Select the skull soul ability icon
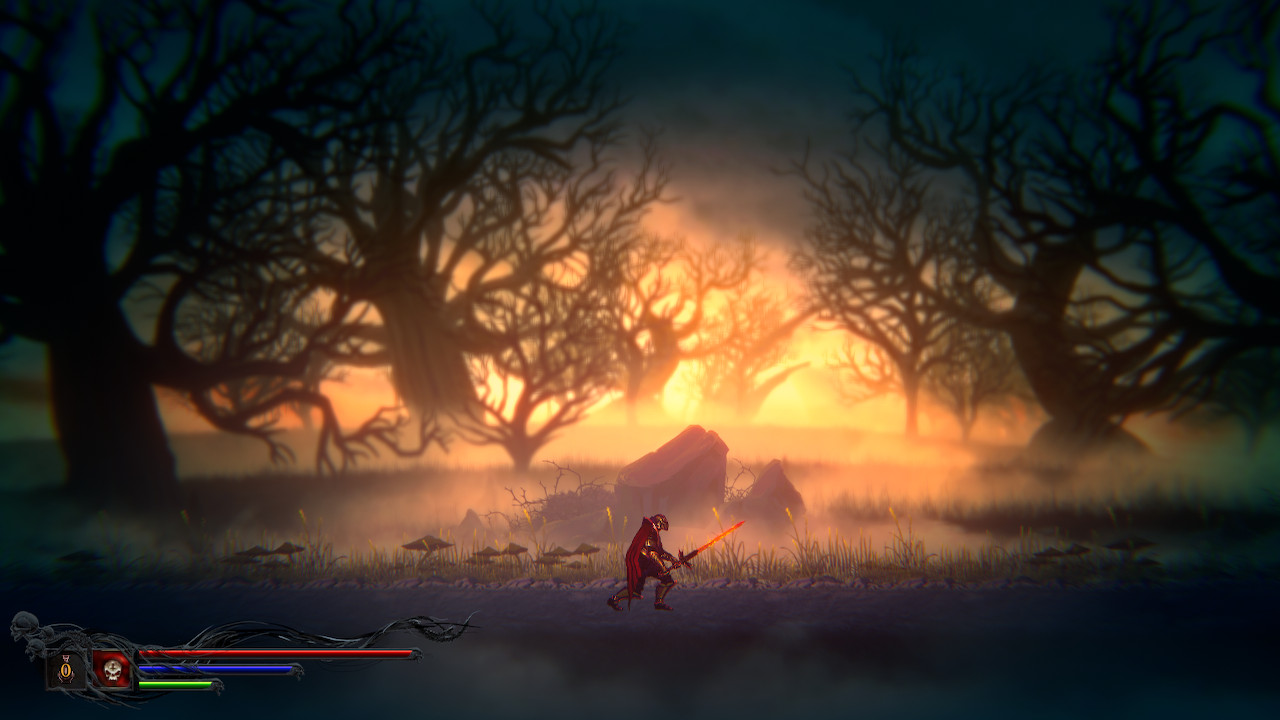The image size is (1280, 720). point(113,672)
